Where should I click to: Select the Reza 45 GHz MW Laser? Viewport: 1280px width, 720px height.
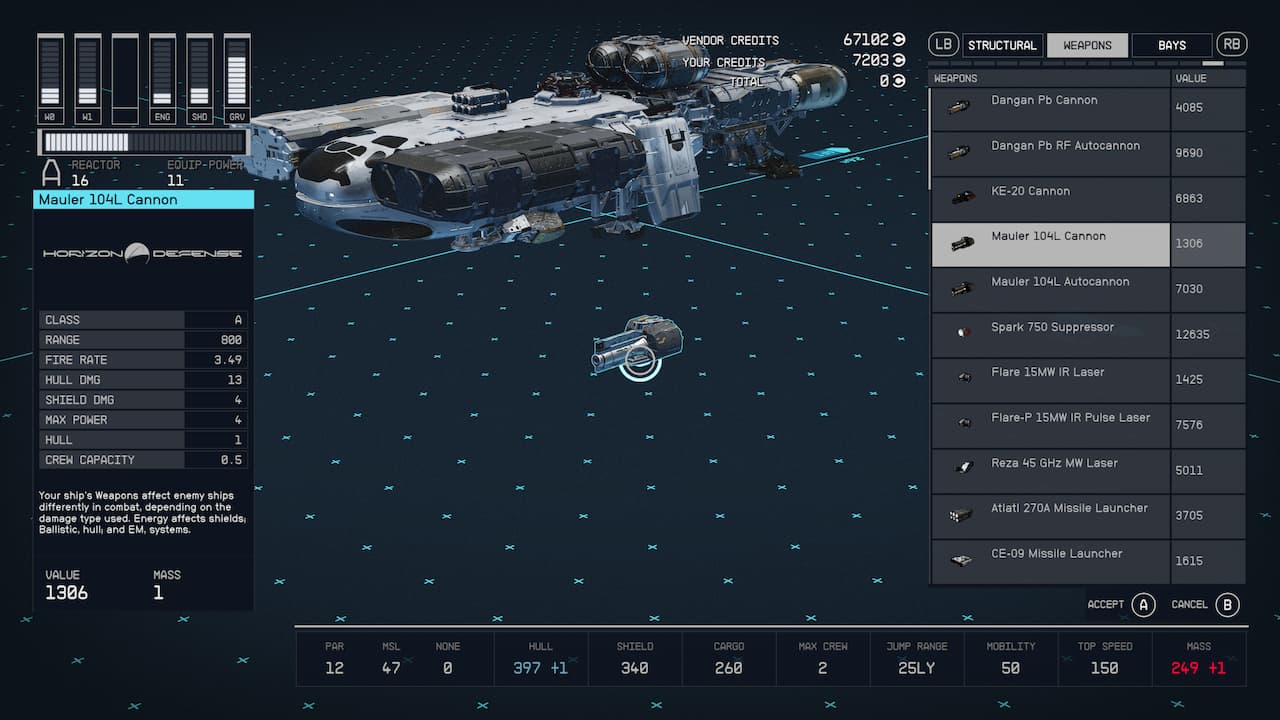1050,470
